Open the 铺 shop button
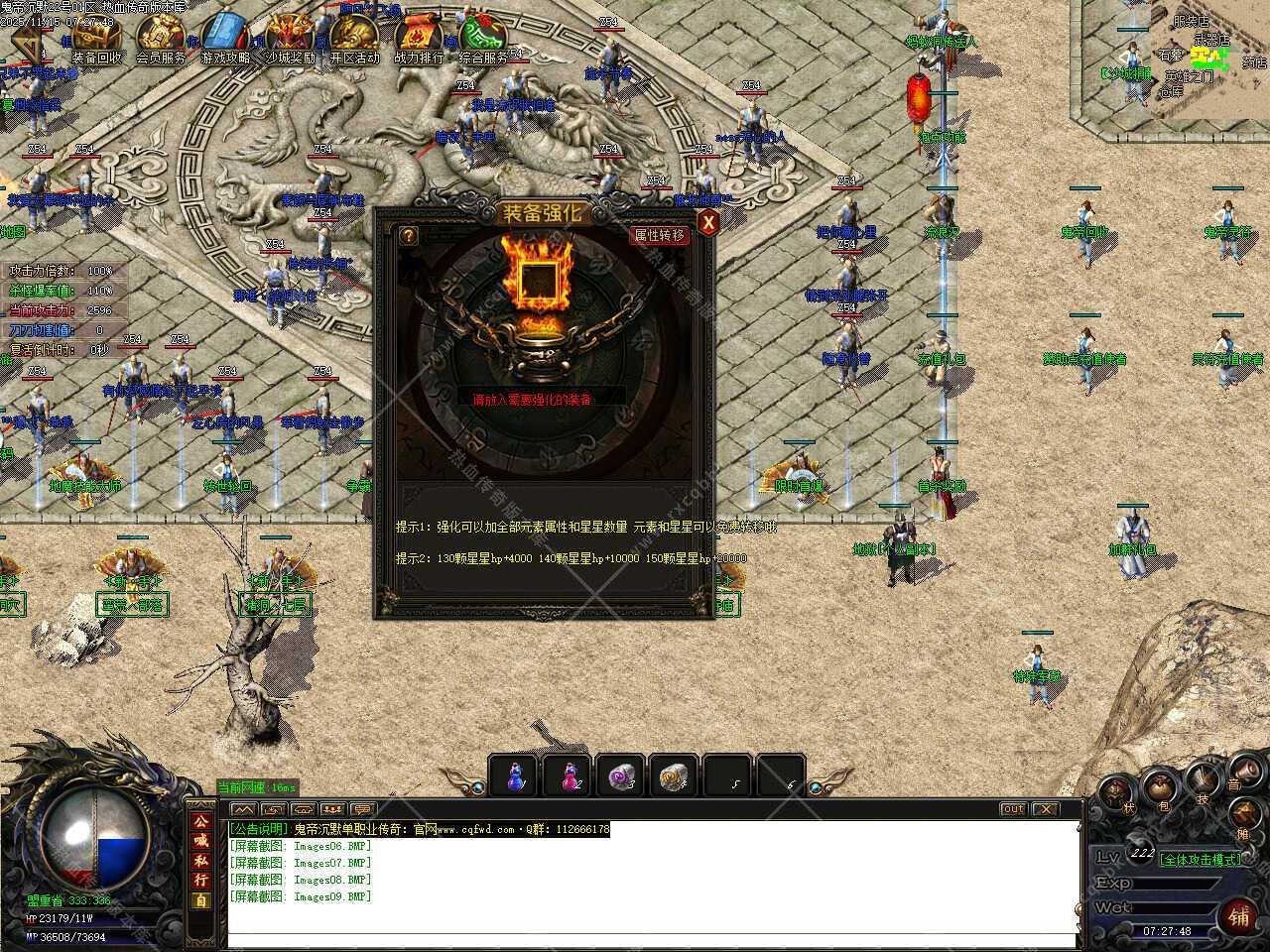 pyautogui.click(x=1239, y=913)
